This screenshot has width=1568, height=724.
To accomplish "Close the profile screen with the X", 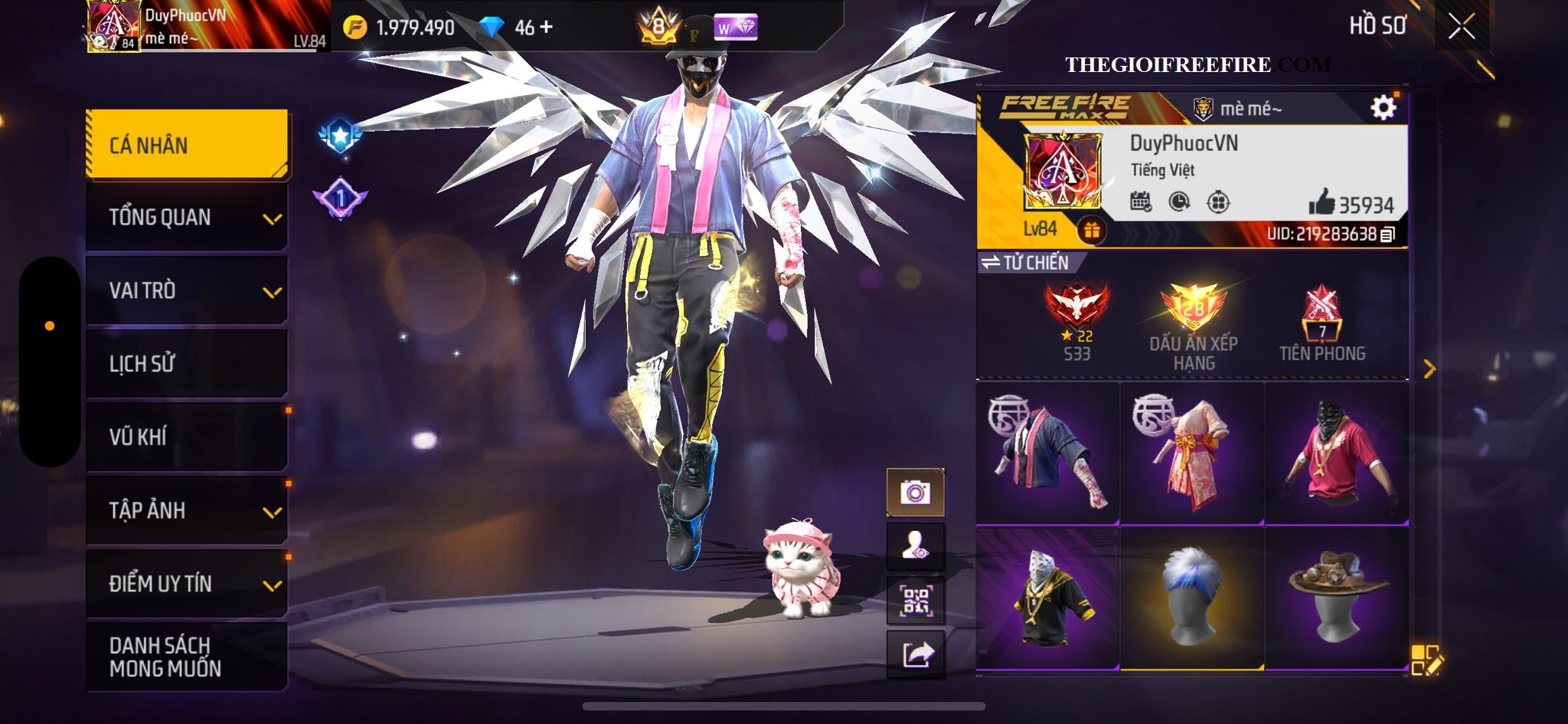I will click(x=1461, y=27).
